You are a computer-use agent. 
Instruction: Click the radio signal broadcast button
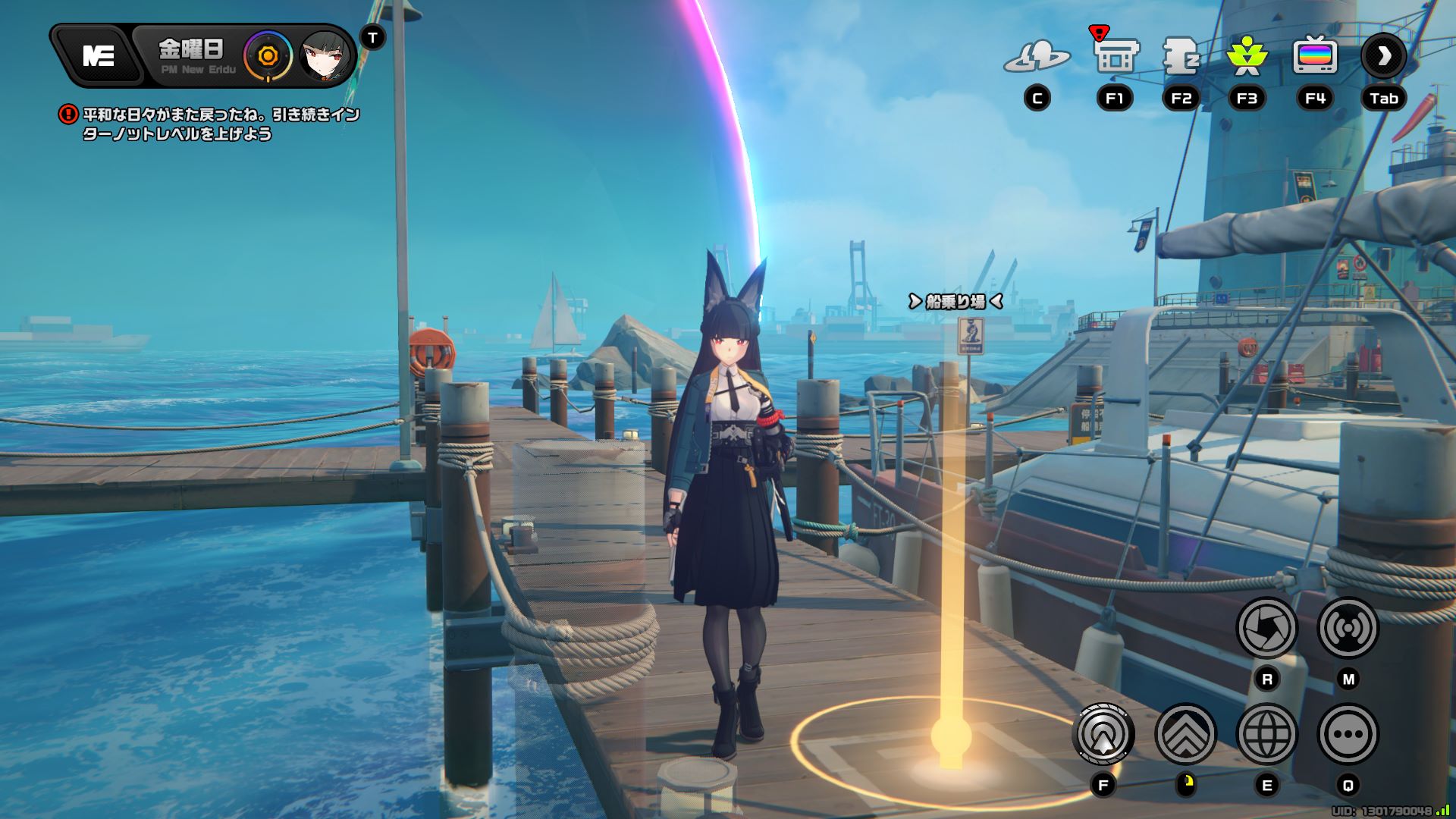[x=1348, y=628]
